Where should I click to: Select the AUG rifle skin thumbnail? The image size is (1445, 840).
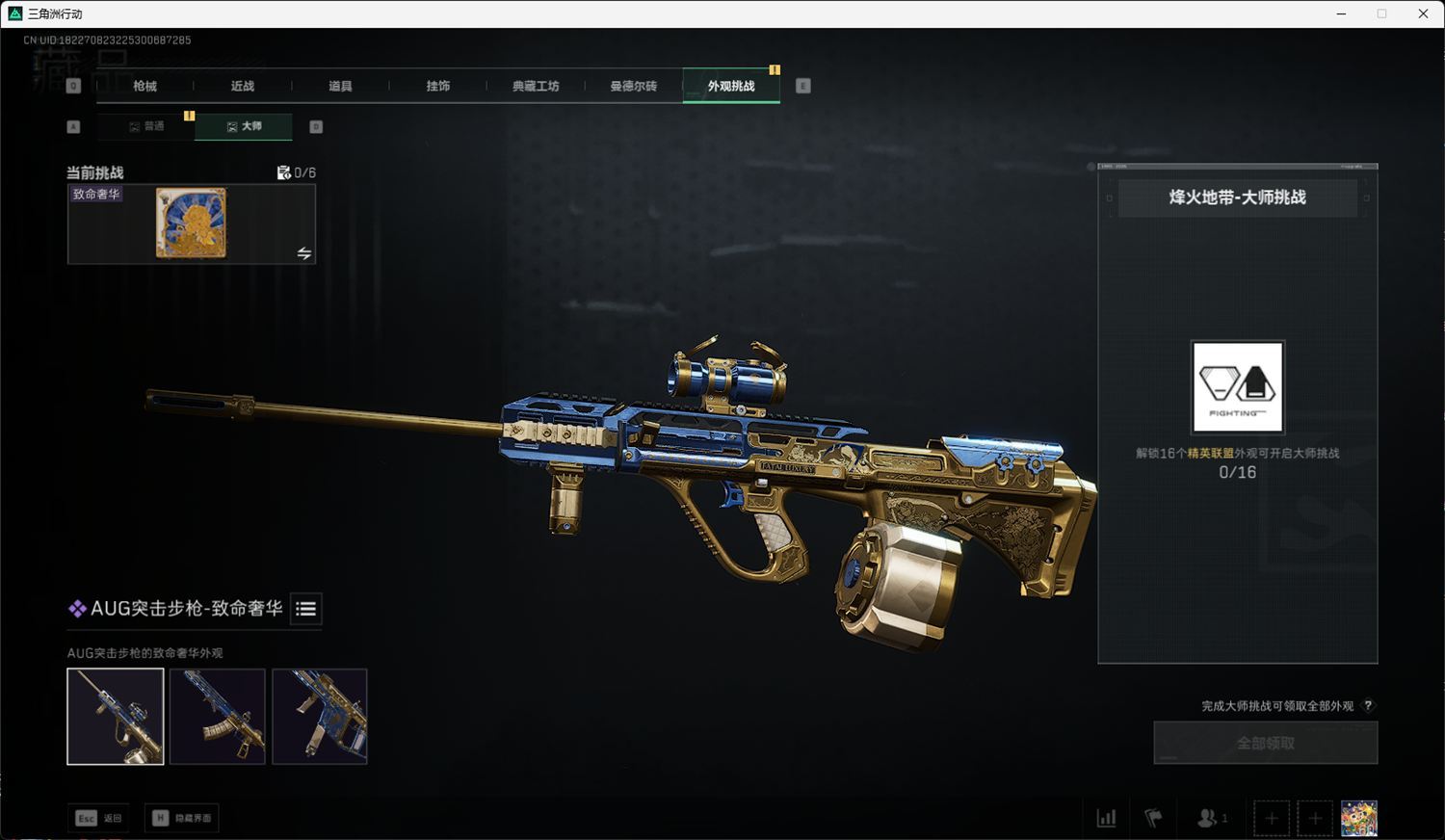click(x=116, y=717)
